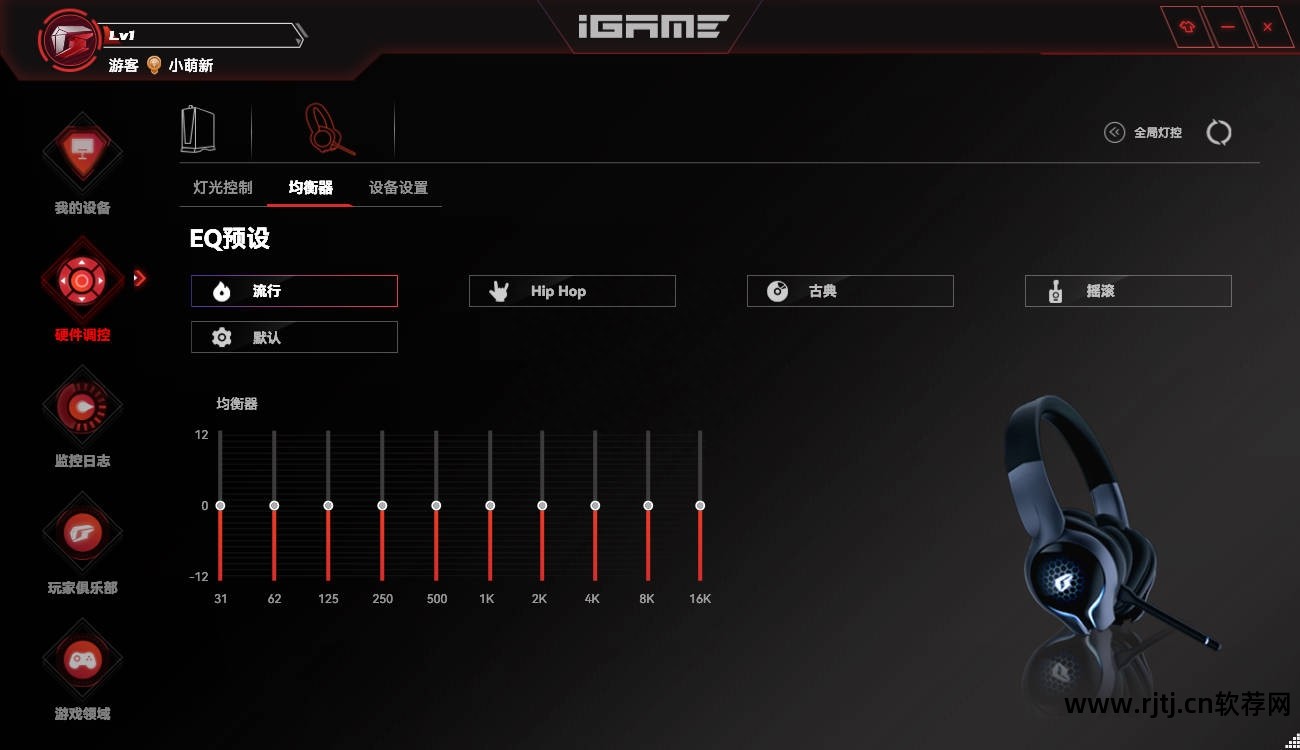Minimize the iGame window
Image resolution: width=1300 pixels, height=750 pixels.
[1227, 28]
